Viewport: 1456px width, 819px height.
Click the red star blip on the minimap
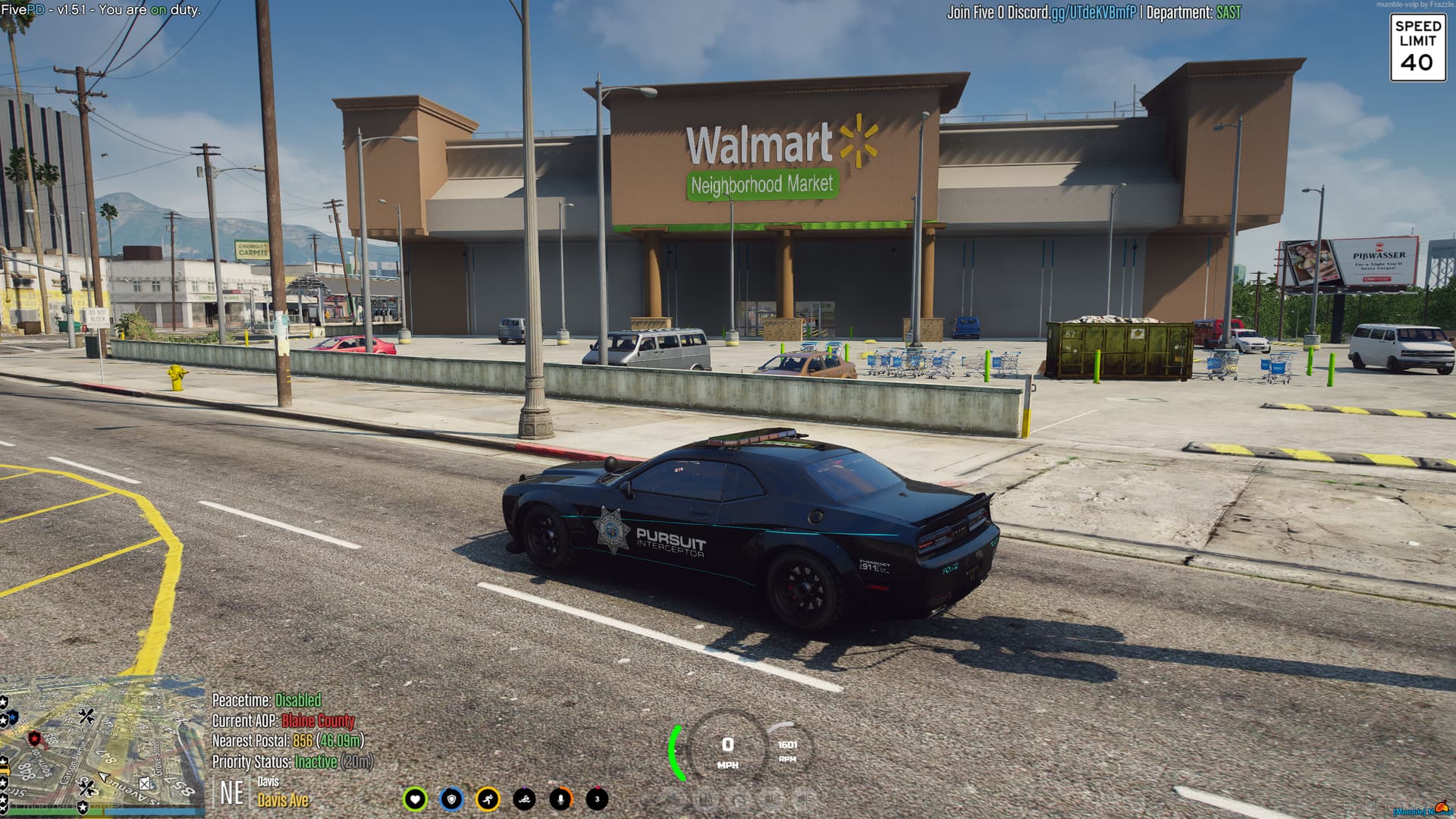click(35, 738)
